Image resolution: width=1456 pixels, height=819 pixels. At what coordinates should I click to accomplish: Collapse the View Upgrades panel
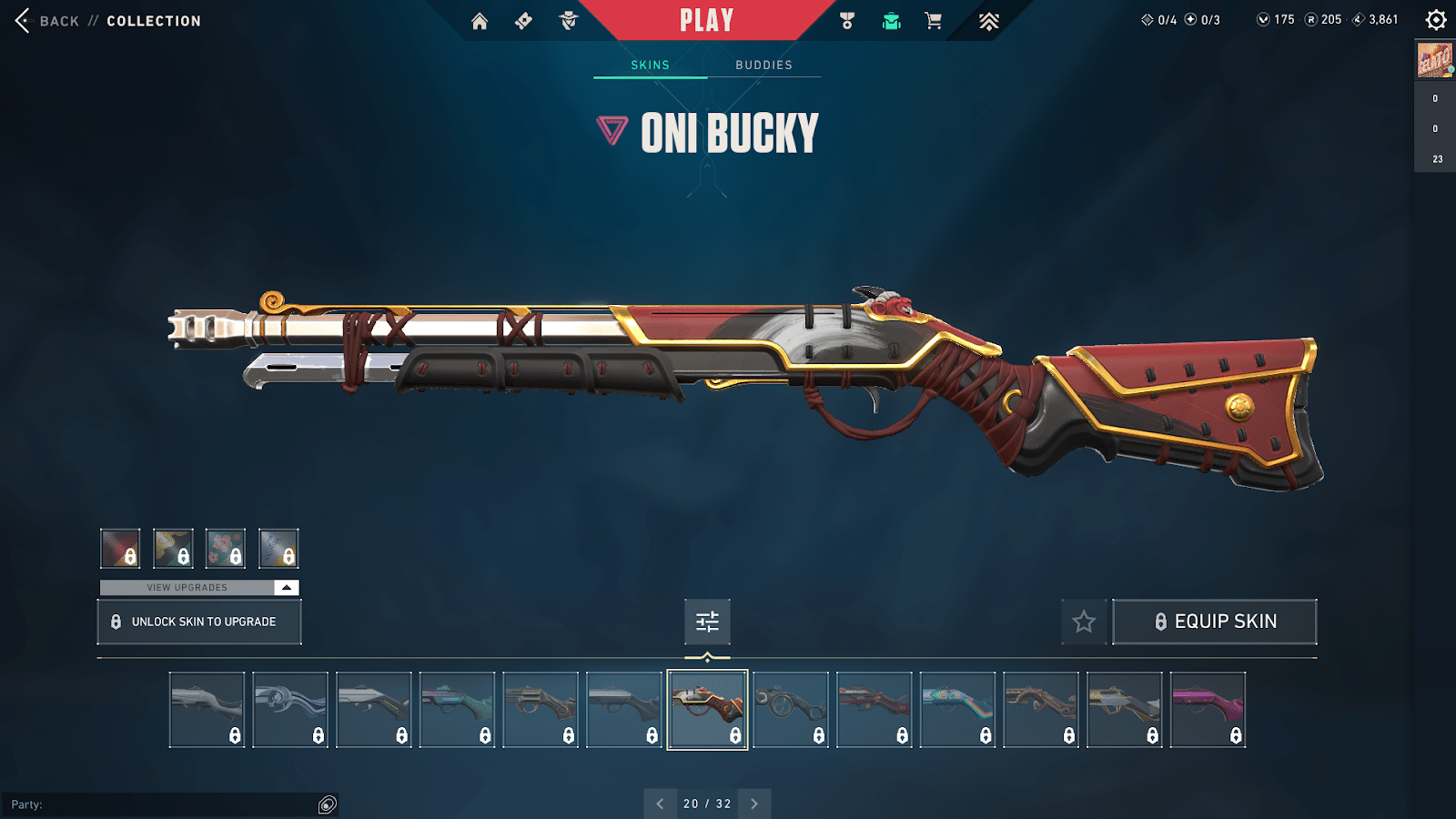285,587
